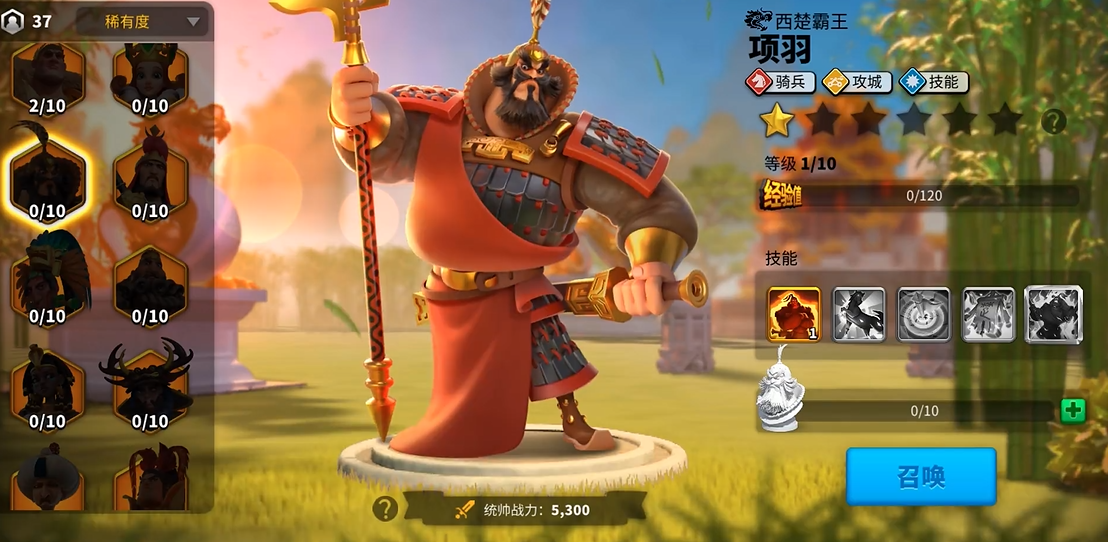Image resolution: width=1108 pixels, height=542 pixels.
Task: Select the locked circular target skill icon
Action: (924, 315)
